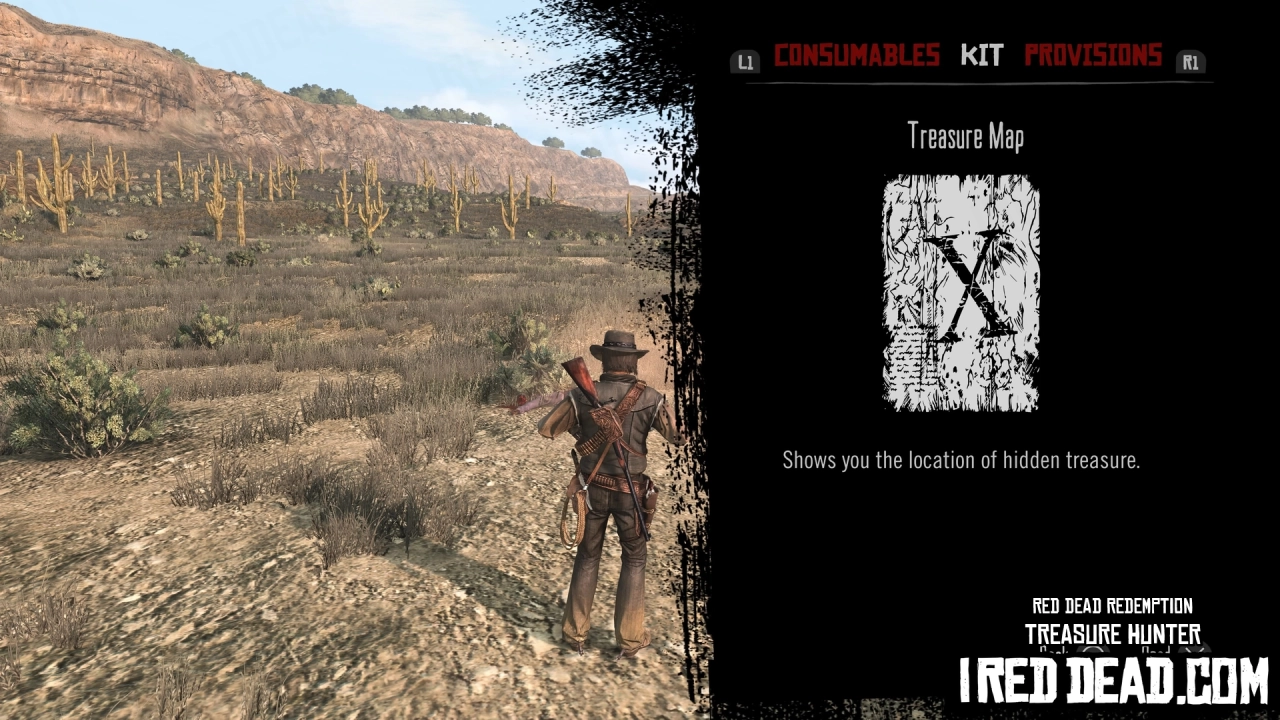Click the TREASURE HUNTER caption
Viewport: 1280px width, 720px height.
click(x=1112, y=634)
